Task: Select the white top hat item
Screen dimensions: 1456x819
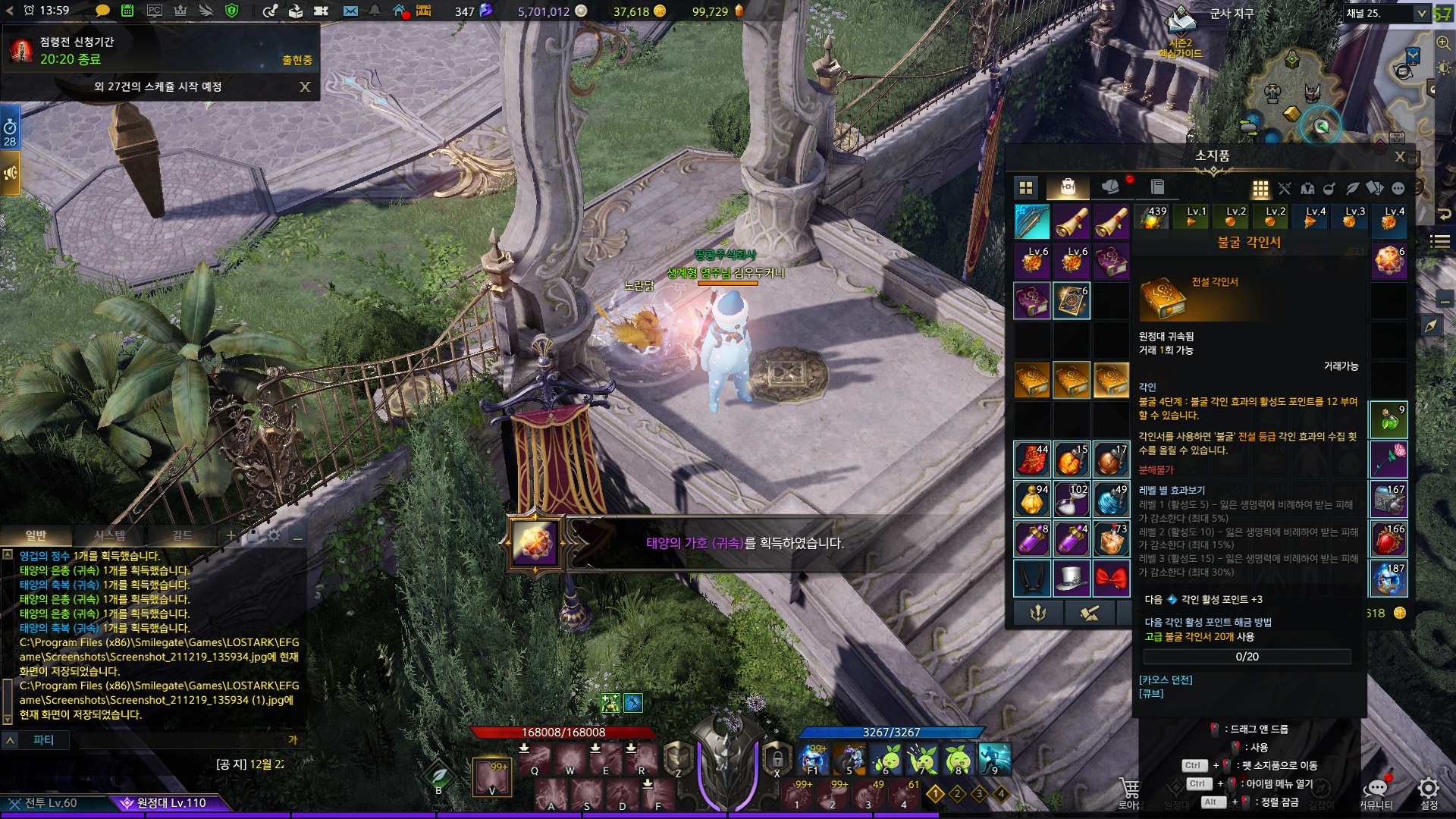Action: pyautogui.click(x=1072, y=579)
